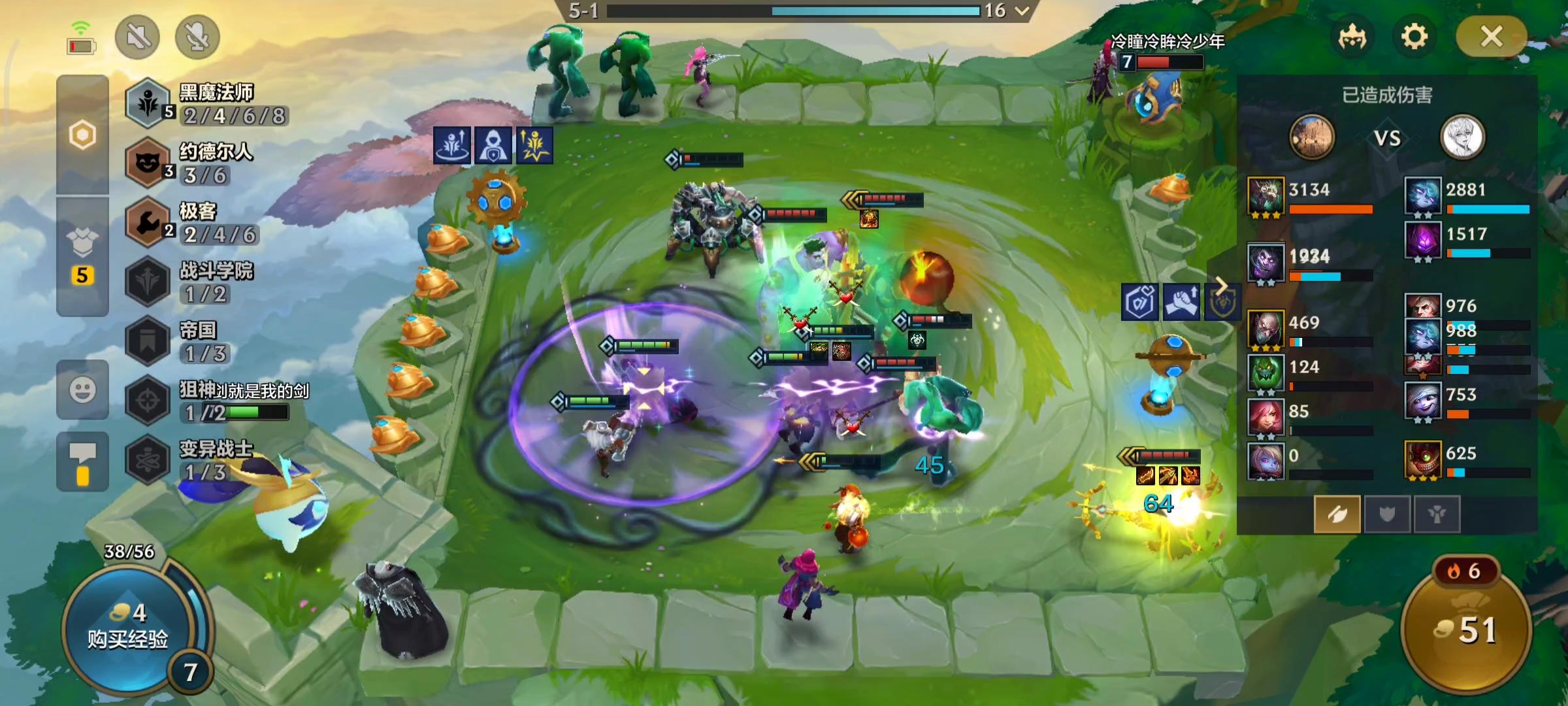Viewport: 1568px width, 706px height.
Task: Close the game view with the X button
Action: pyautogui.click(x=1491, y=37)
